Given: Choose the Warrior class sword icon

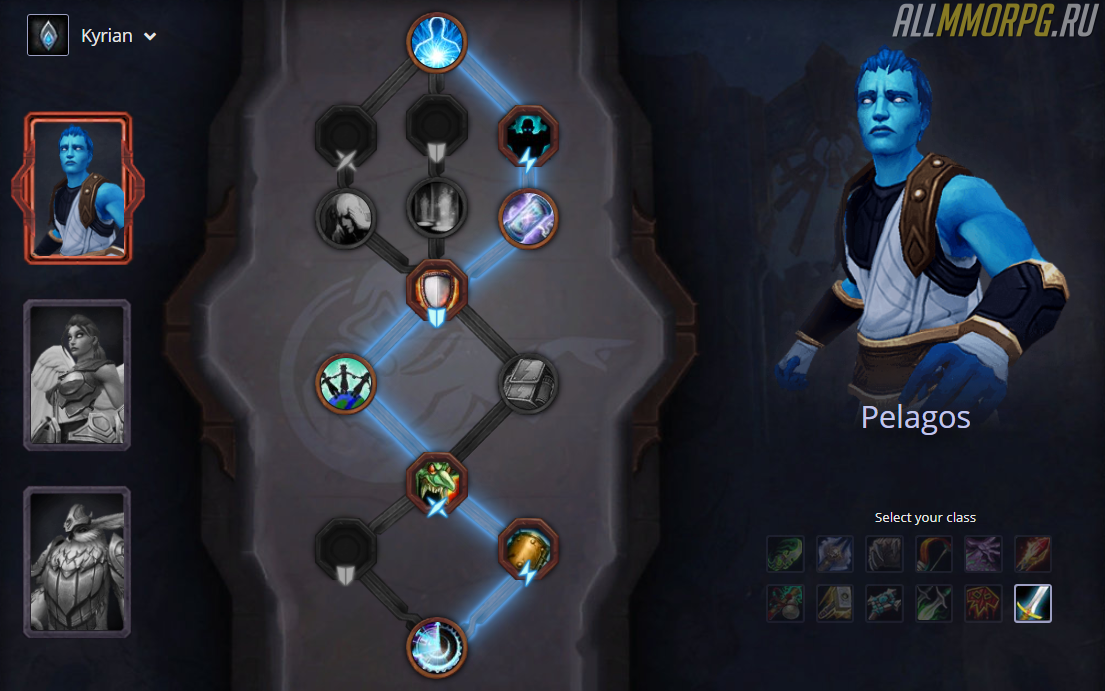Looking at the screenshot, I should point(1033,603).
